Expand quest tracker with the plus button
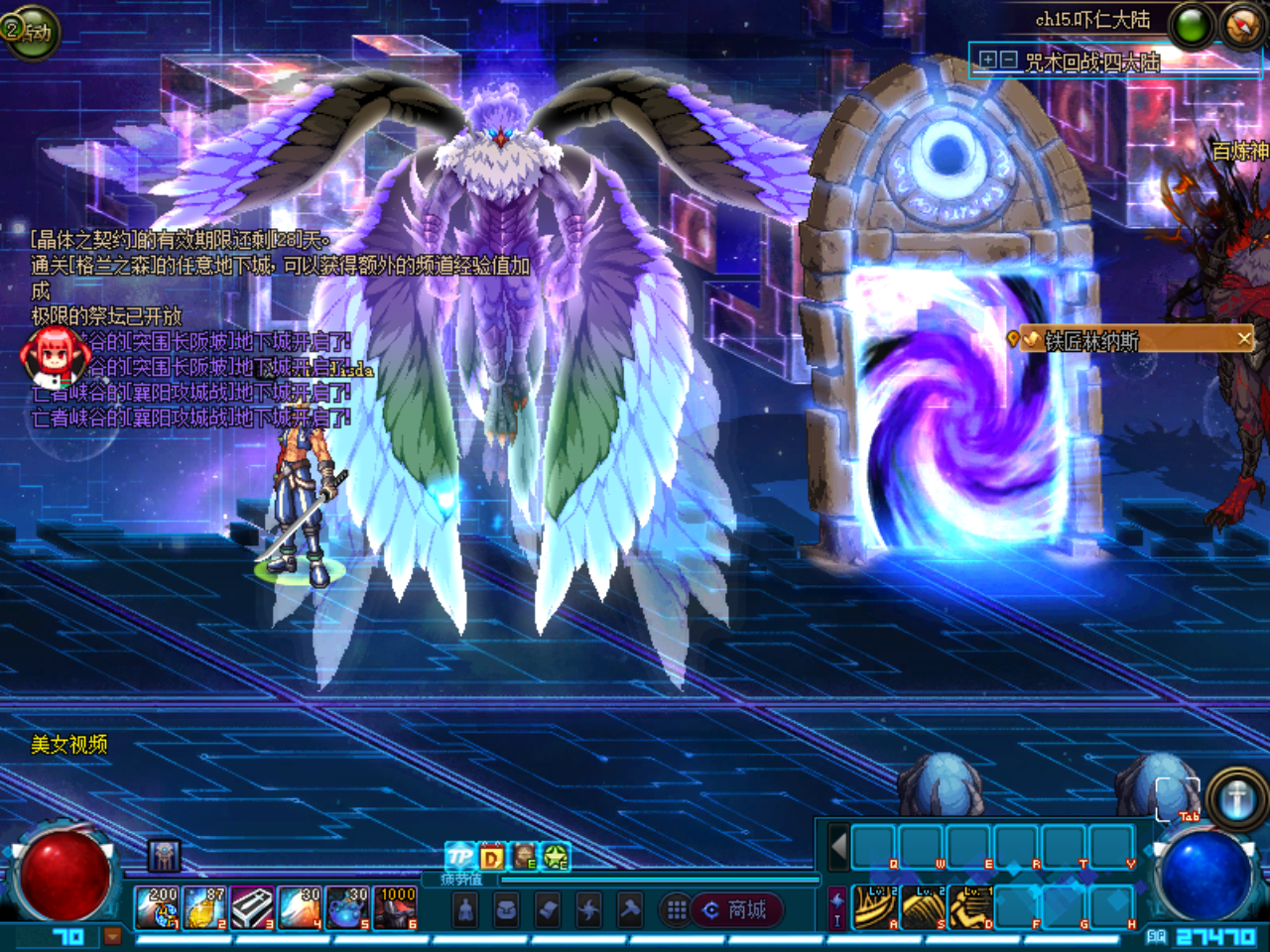1270x952 pixels. (988, 59)
